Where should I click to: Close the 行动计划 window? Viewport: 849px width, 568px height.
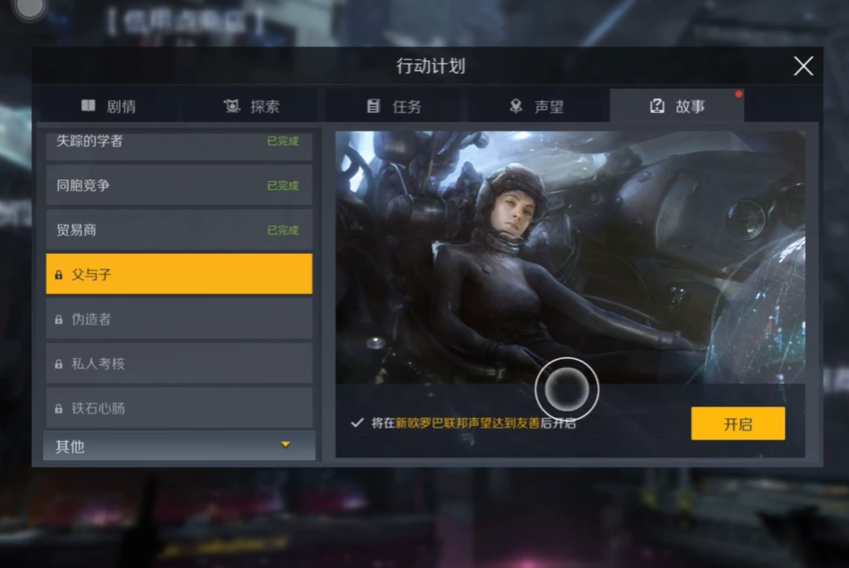pyautogui.click(x=803, y=66)
